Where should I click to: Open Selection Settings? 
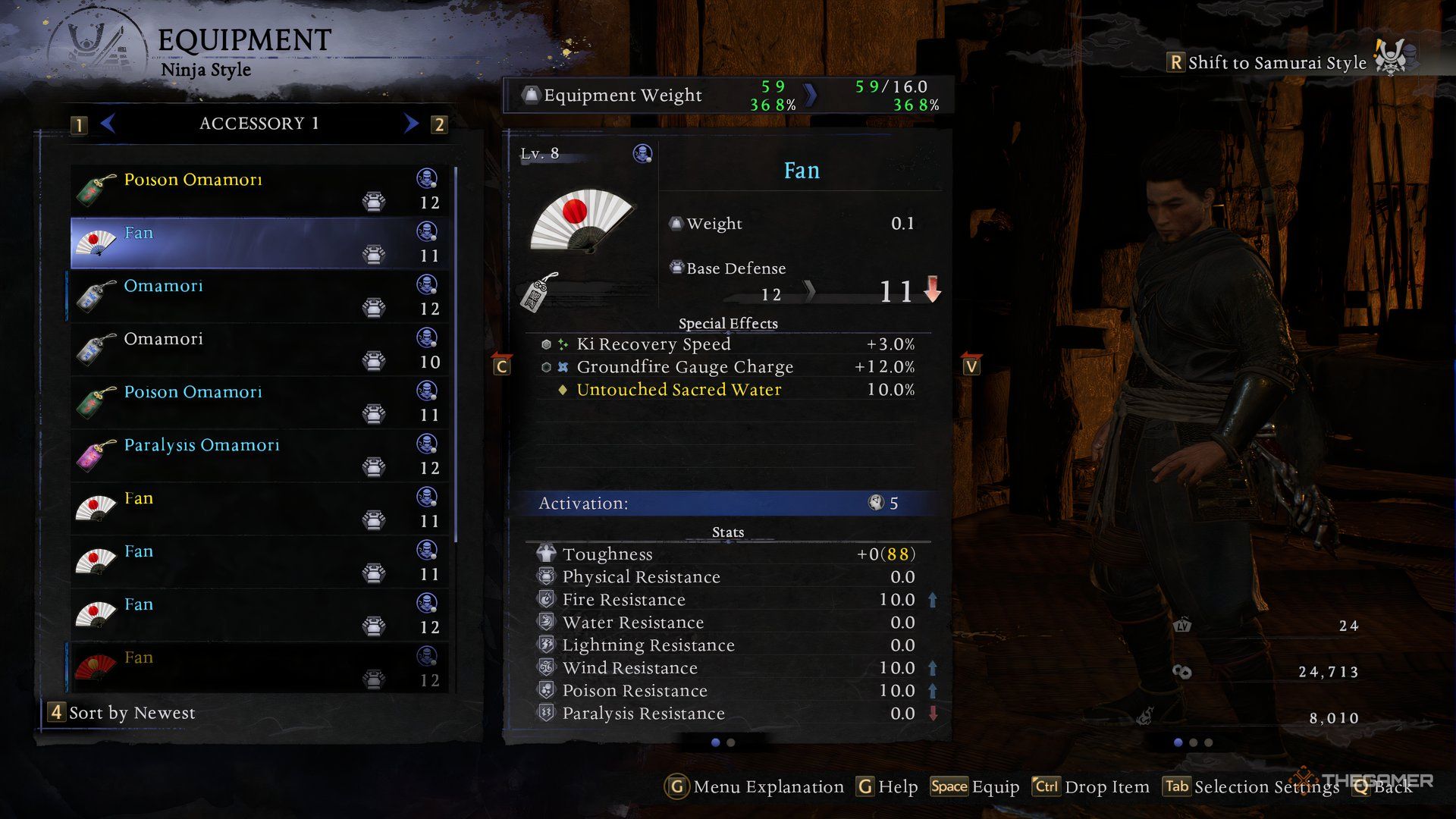click(1251, 787)
